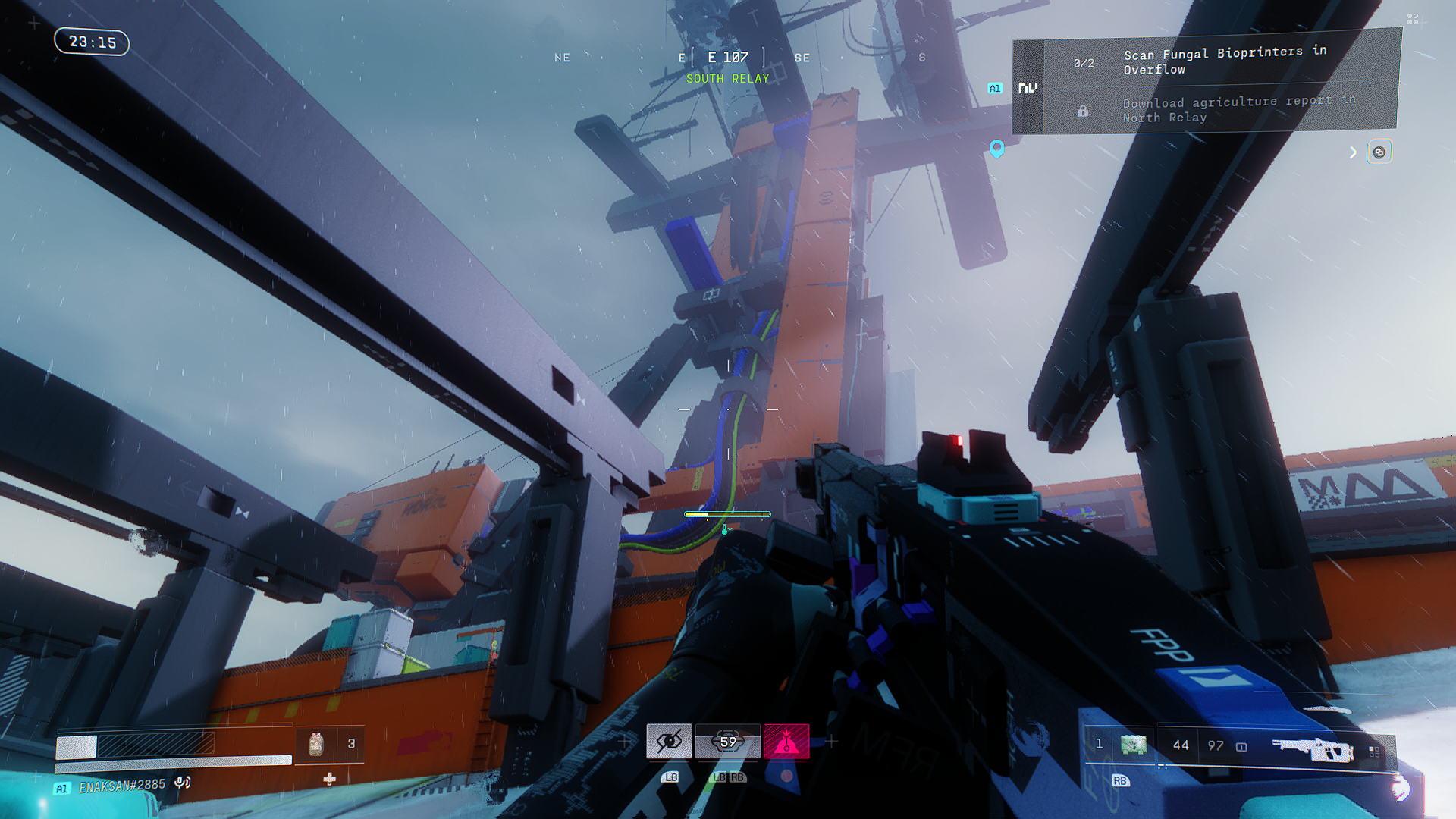Click the four-squares icon beside the weapon
This screenshot has height=819, width=1456.
tap(1374, 752)
